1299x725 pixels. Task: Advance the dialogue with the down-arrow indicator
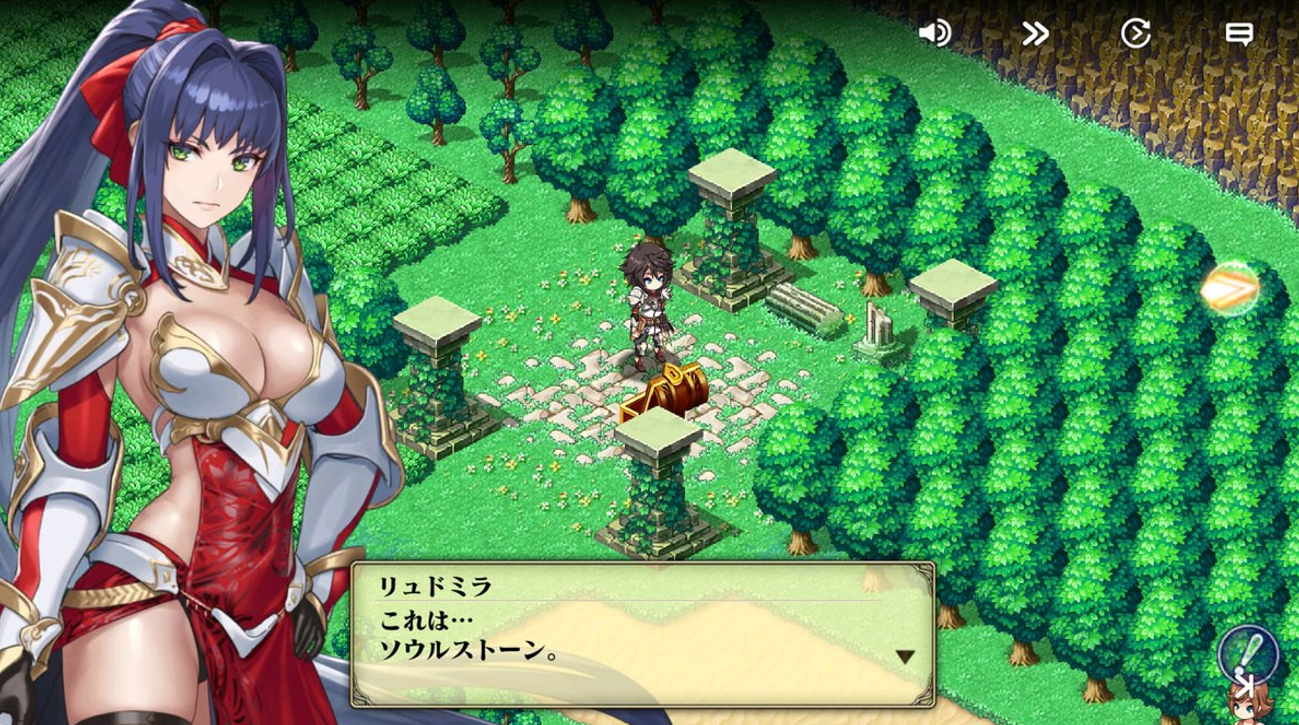coord(904,657)
